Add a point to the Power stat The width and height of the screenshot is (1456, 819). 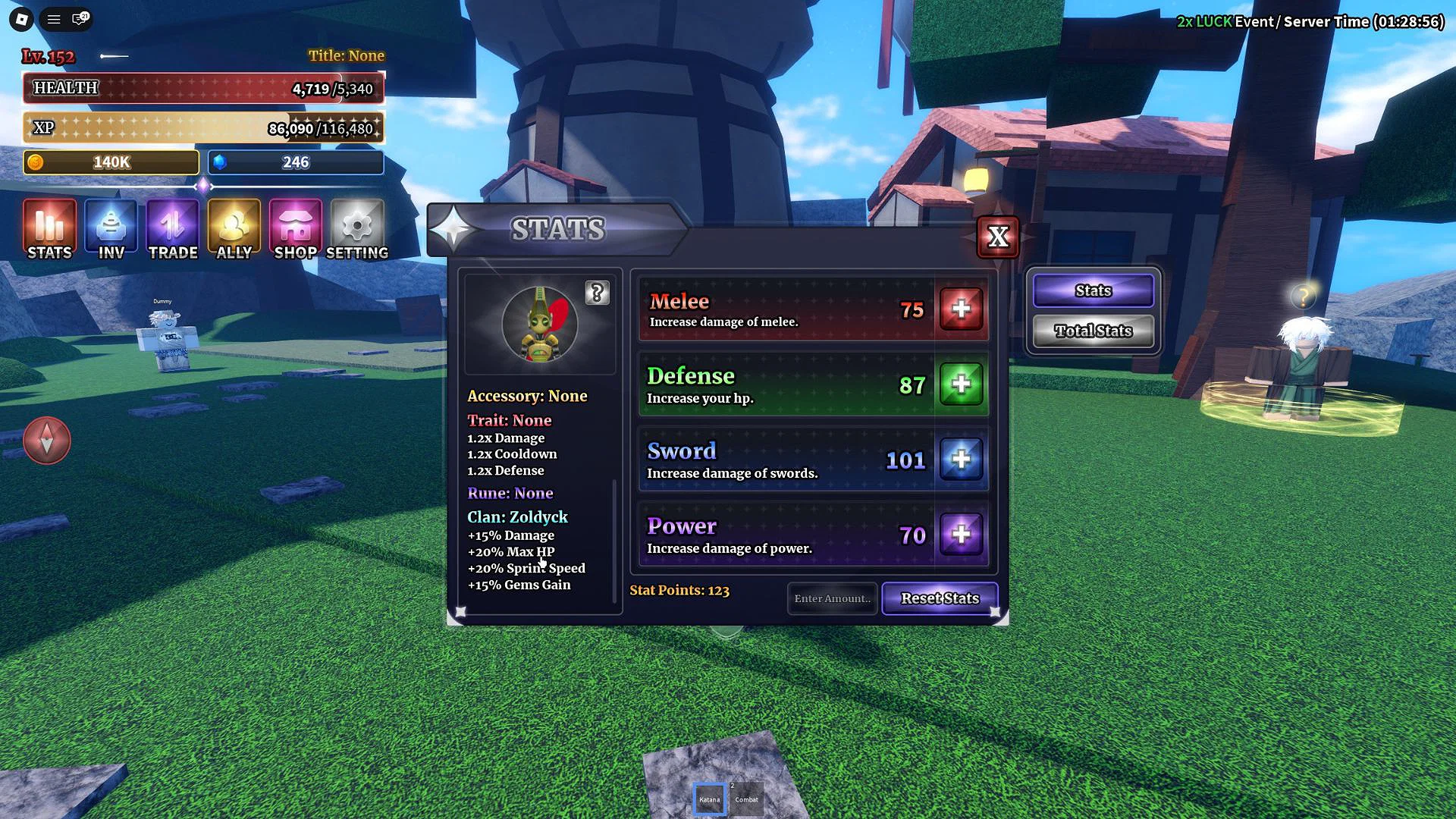961,535
